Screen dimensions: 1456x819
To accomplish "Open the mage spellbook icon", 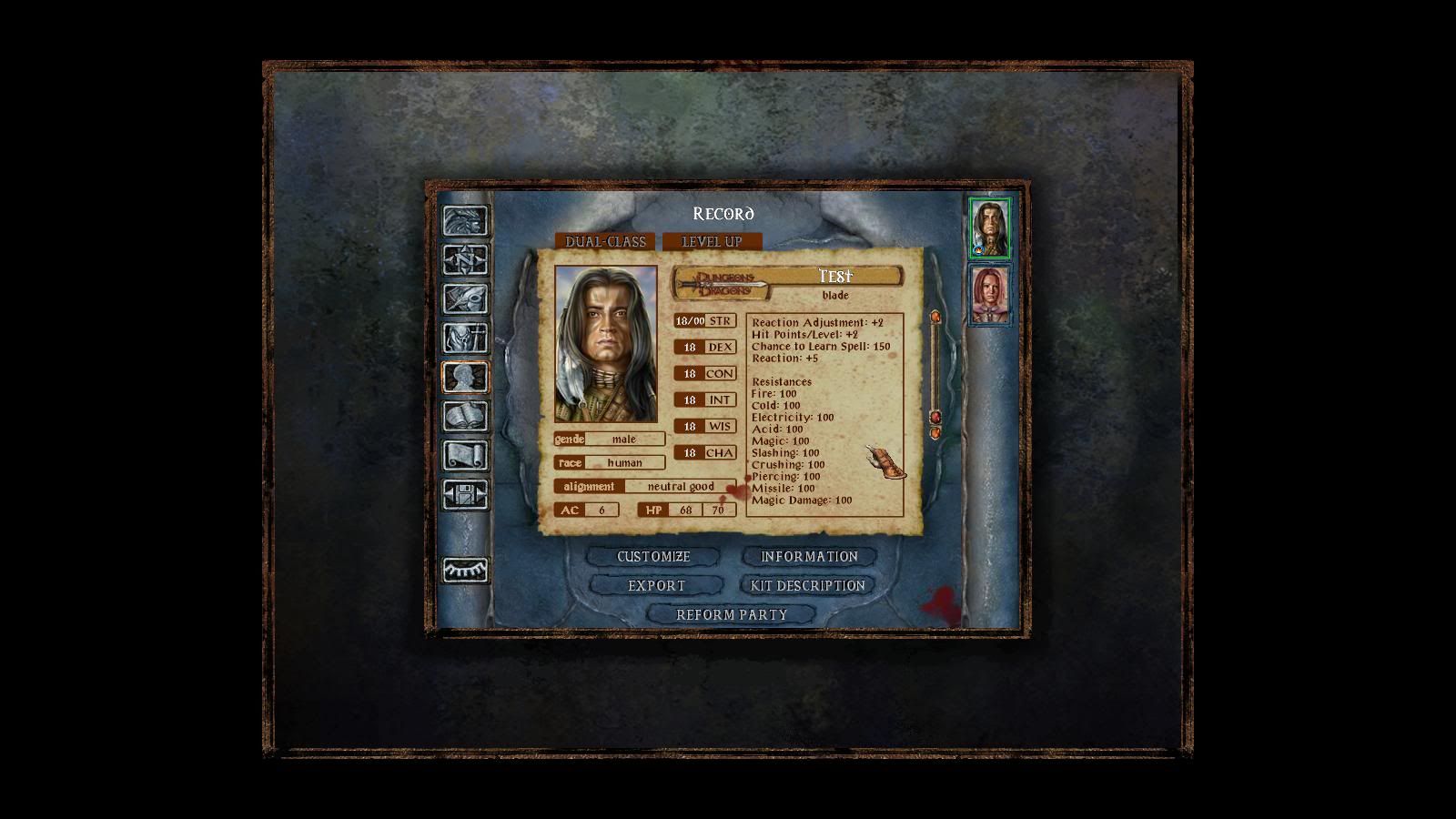I will pyautogui.click(x=465, y=416).
